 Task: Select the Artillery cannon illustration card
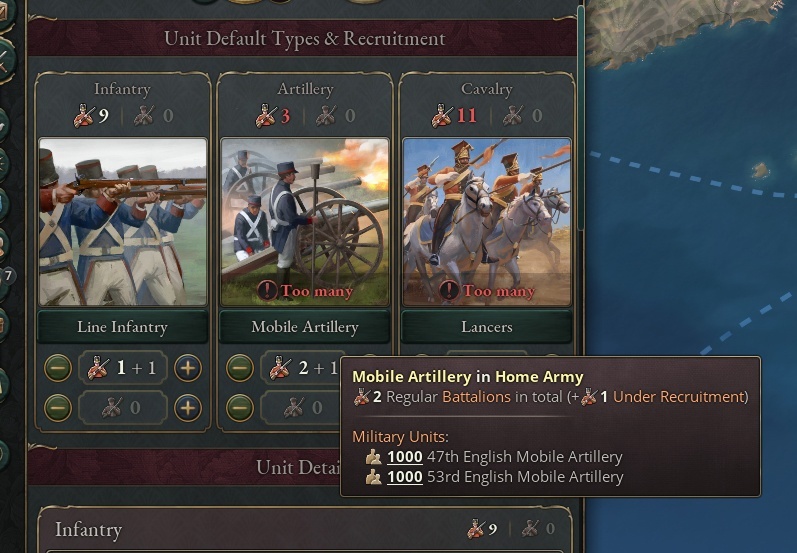[x=304, y=222]
